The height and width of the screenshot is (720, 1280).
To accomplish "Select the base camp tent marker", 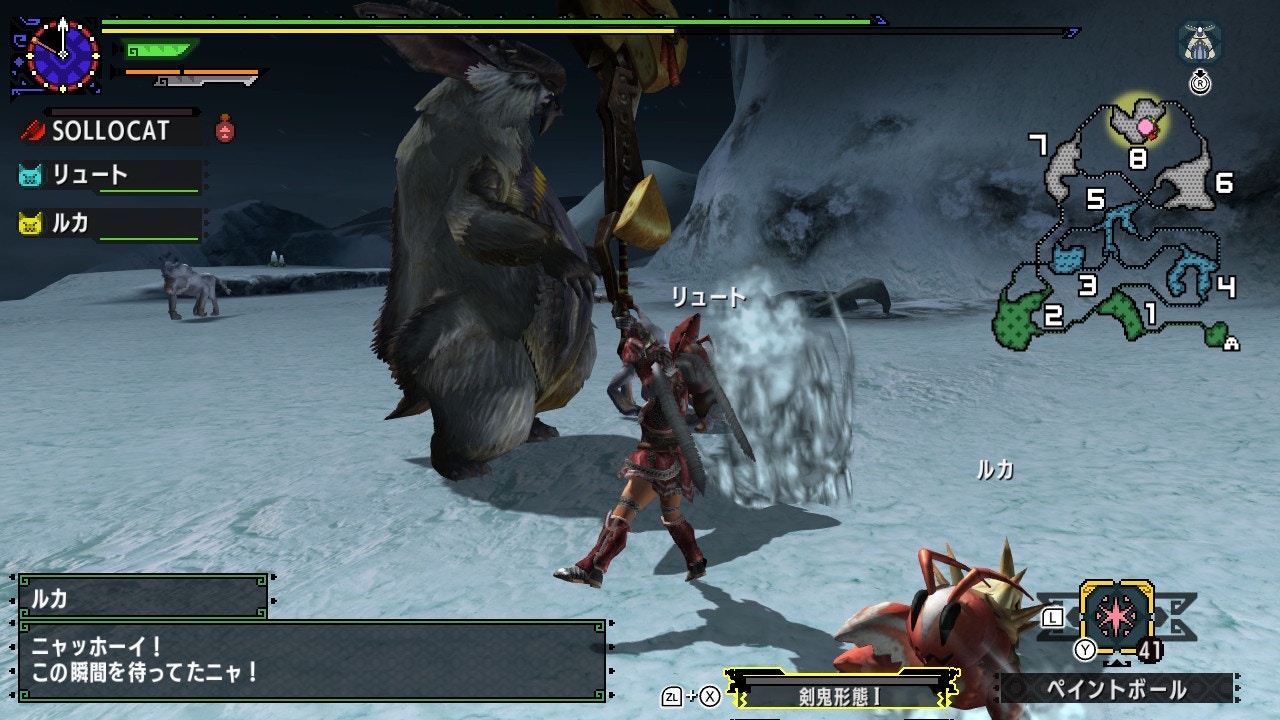I will tap(1232, 343).
